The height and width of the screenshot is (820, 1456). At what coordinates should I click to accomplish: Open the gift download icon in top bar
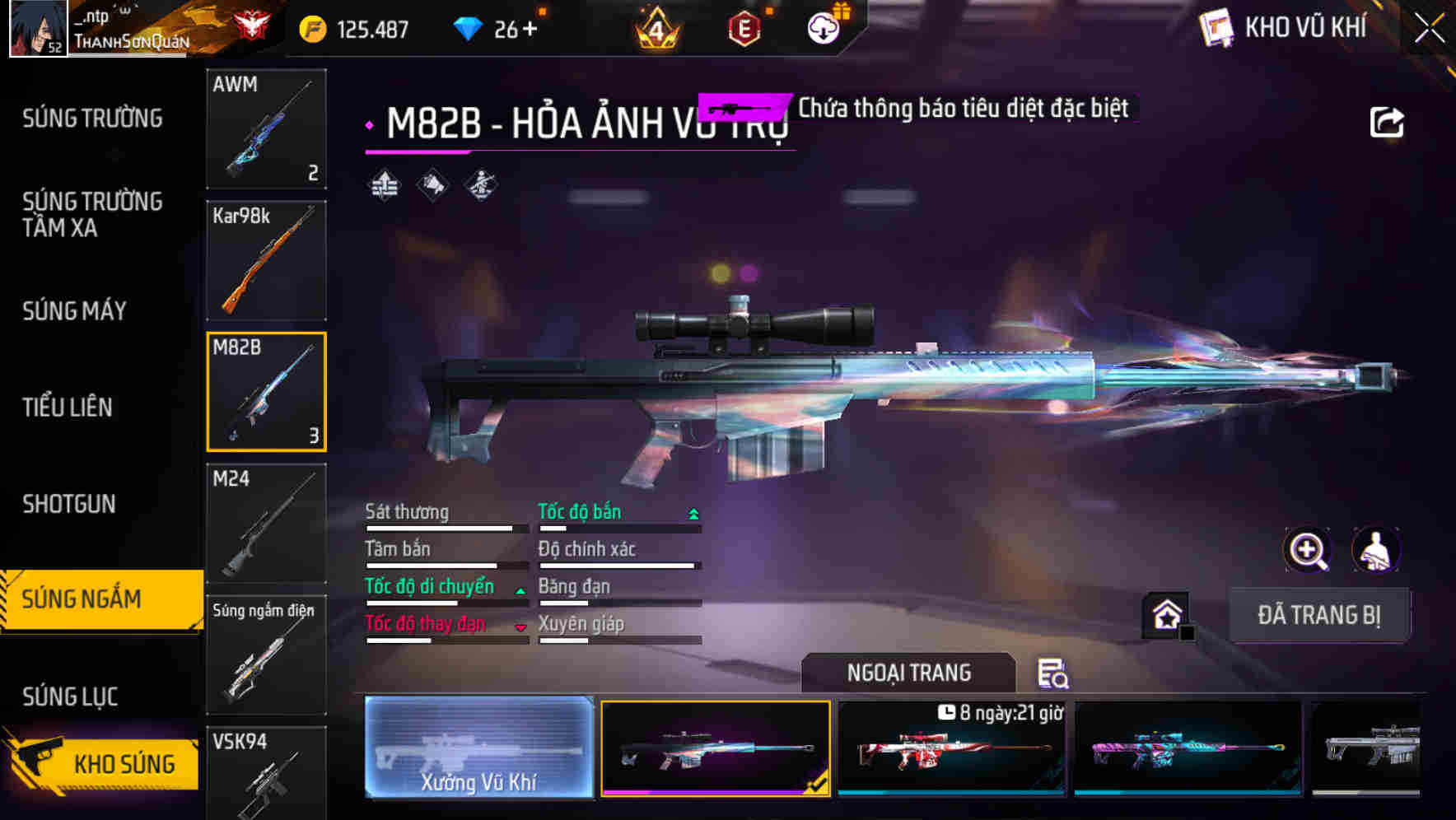823,26
